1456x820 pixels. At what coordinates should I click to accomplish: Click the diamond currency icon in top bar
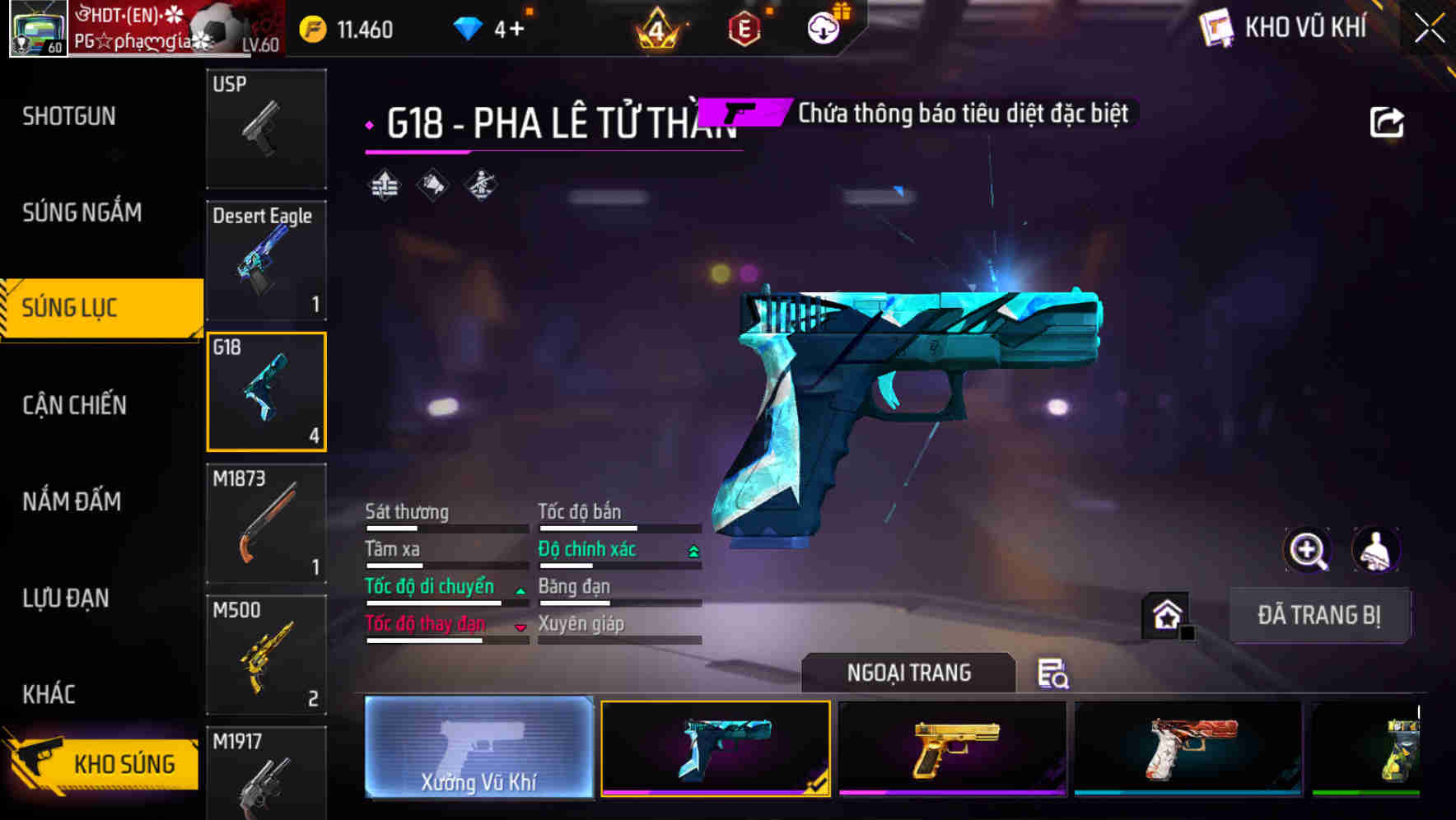(468, 27)
